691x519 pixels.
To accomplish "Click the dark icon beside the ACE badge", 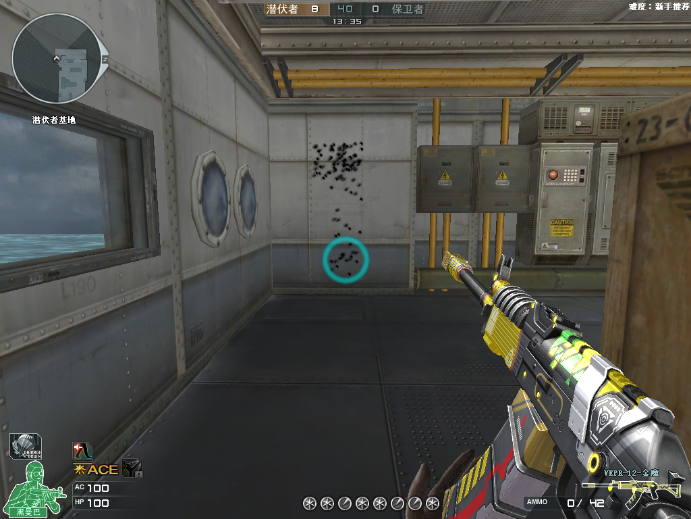I will (132, 469).
